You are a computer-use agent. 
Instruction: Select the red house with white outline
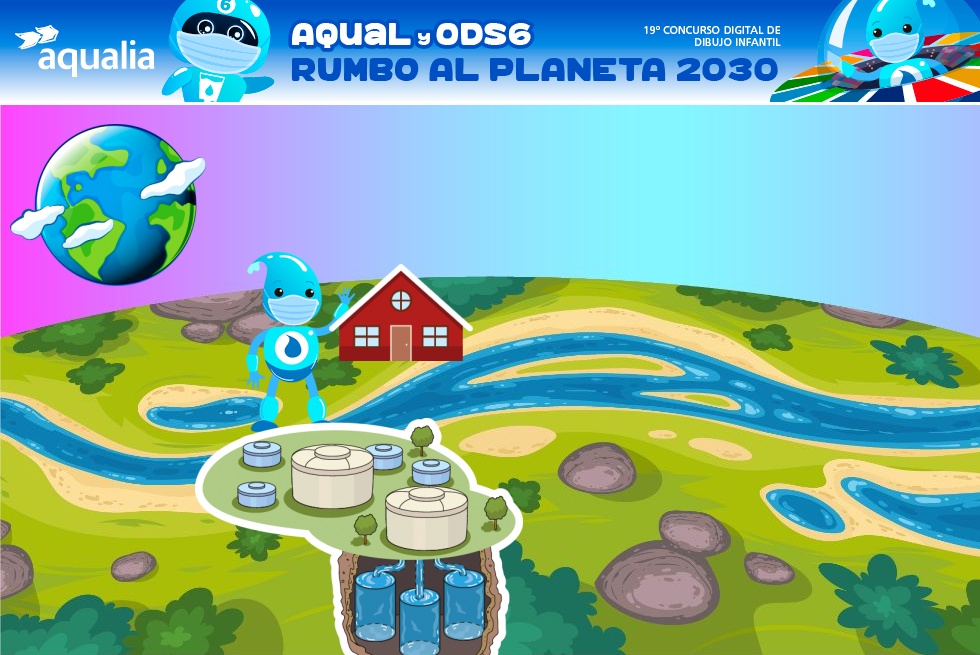point(401,318)
